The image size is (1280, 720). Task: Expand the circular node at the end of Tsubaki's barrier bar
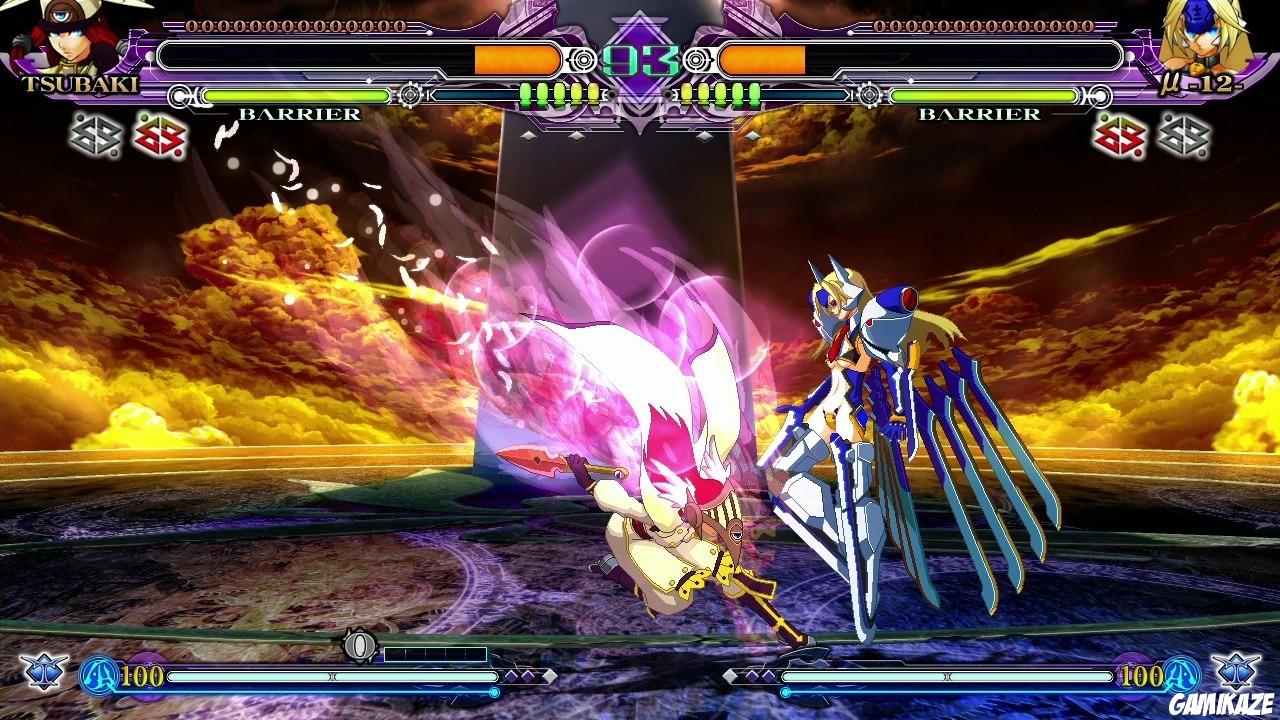(411, 96)
